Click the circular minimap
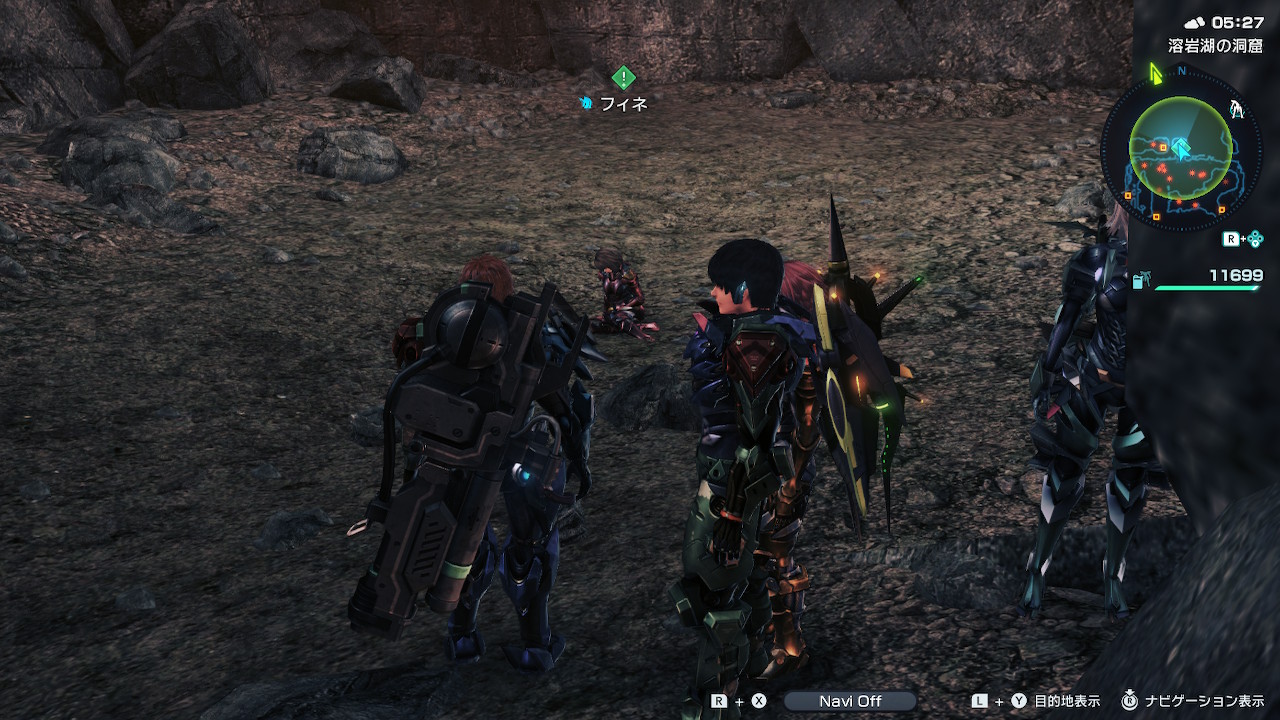Image resolution: width=1280 pixels, height=720 pixels. 1180,150
